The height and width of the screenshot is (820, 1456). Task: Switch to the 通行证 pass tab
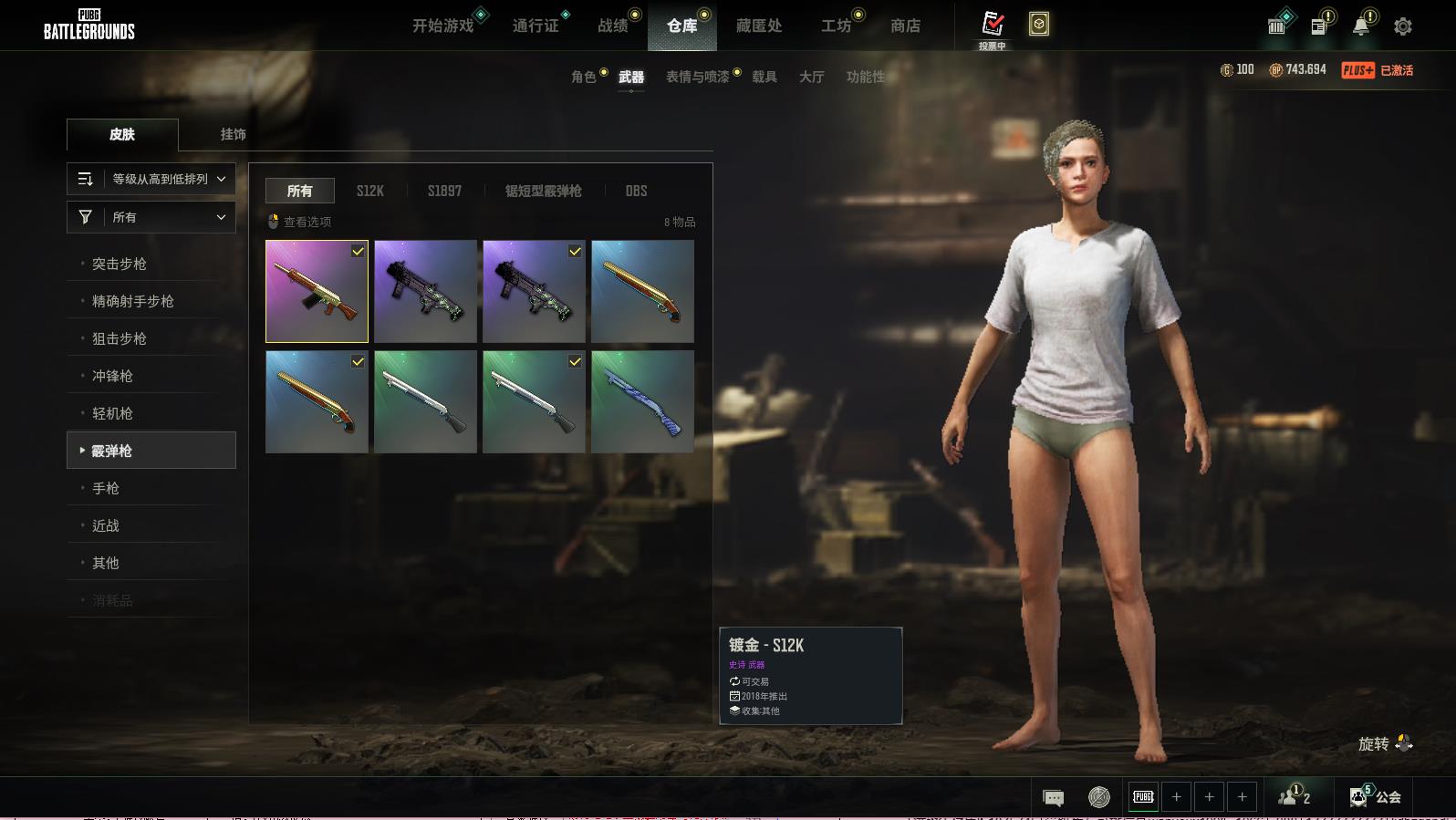click(536, 26)
